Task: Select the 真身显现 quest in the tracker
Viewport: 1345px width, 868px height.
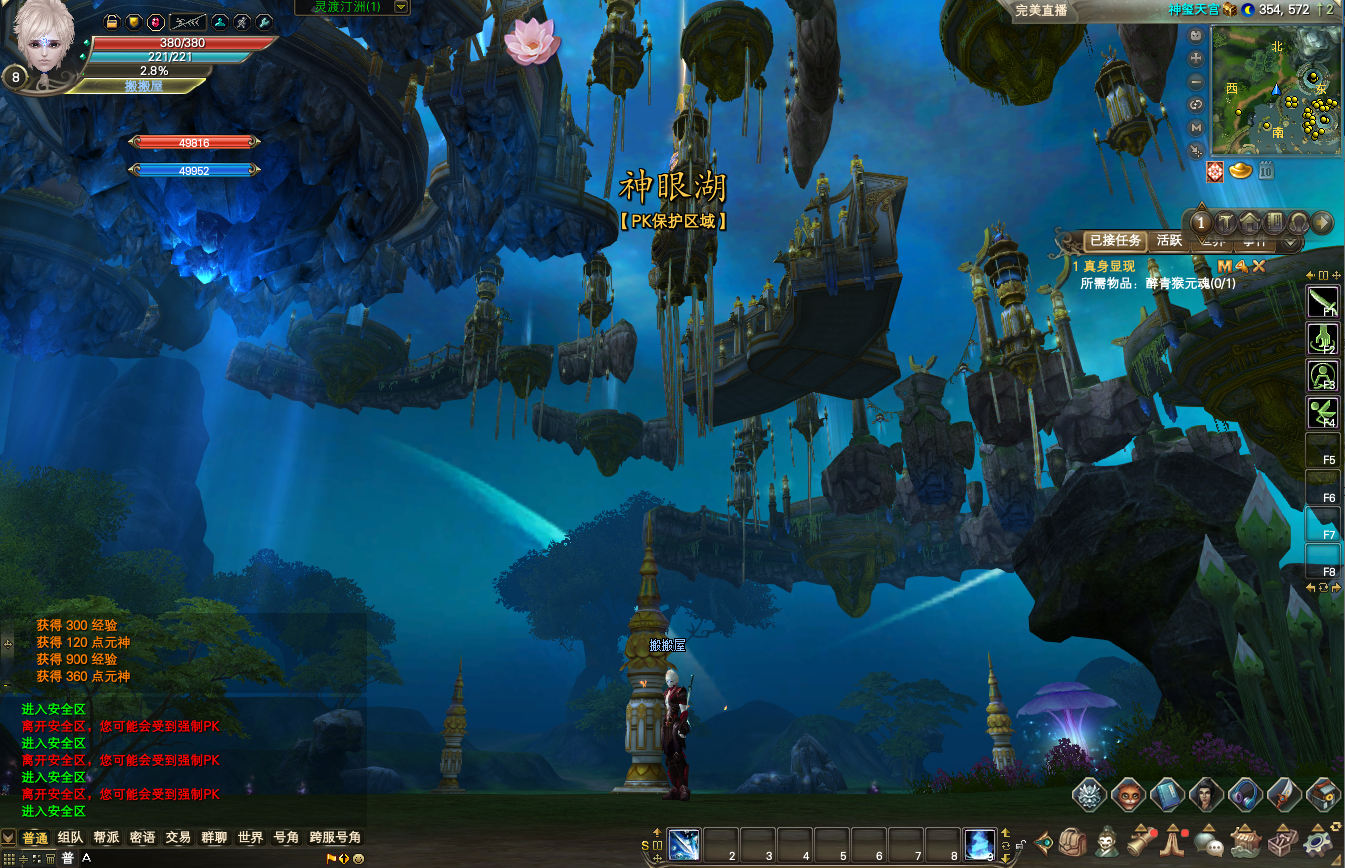Action: [x=1108, y=267]
